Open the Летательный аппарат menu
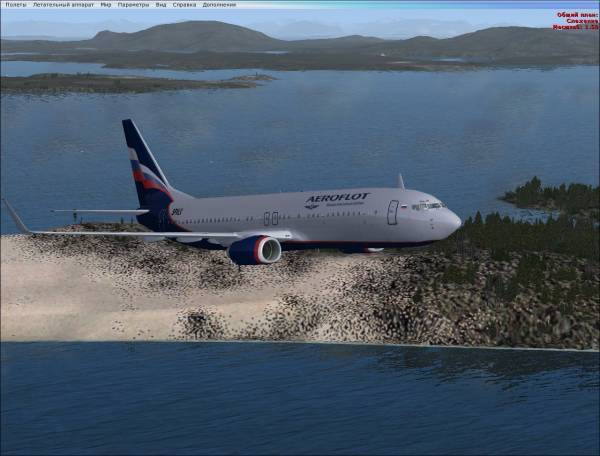Image resolution: width=600 pixels, height=456 pixels. tap(63, 4)
